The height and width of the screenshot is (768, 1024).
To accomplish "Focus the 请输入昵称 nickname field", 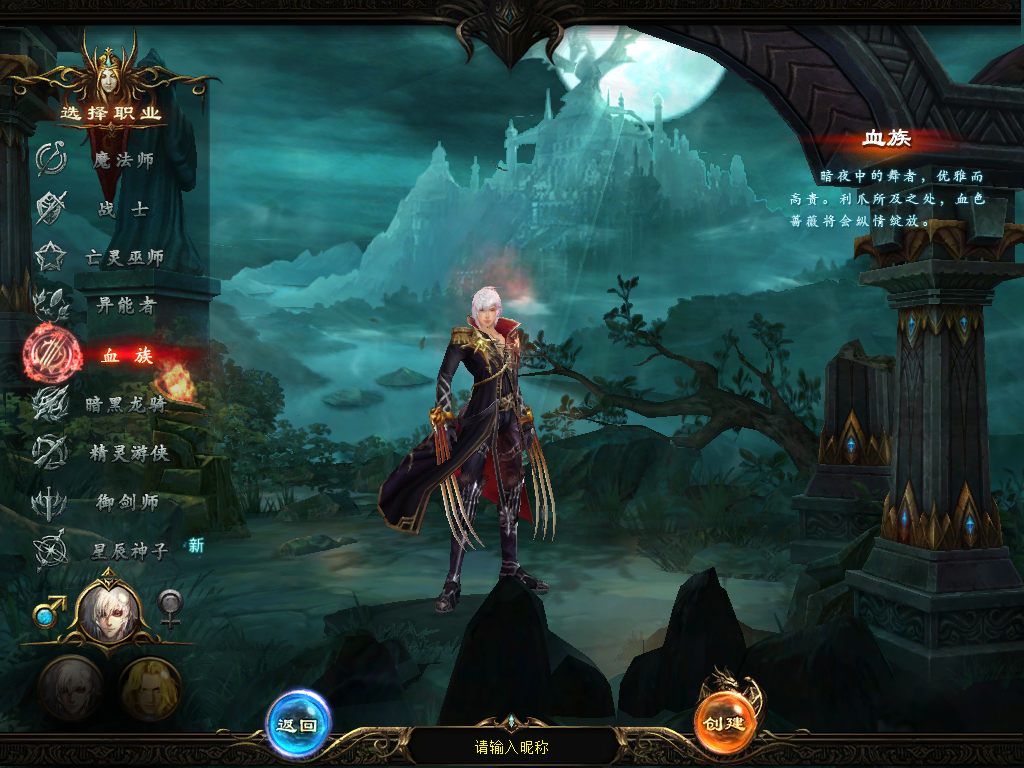I will tap(512, 747).
